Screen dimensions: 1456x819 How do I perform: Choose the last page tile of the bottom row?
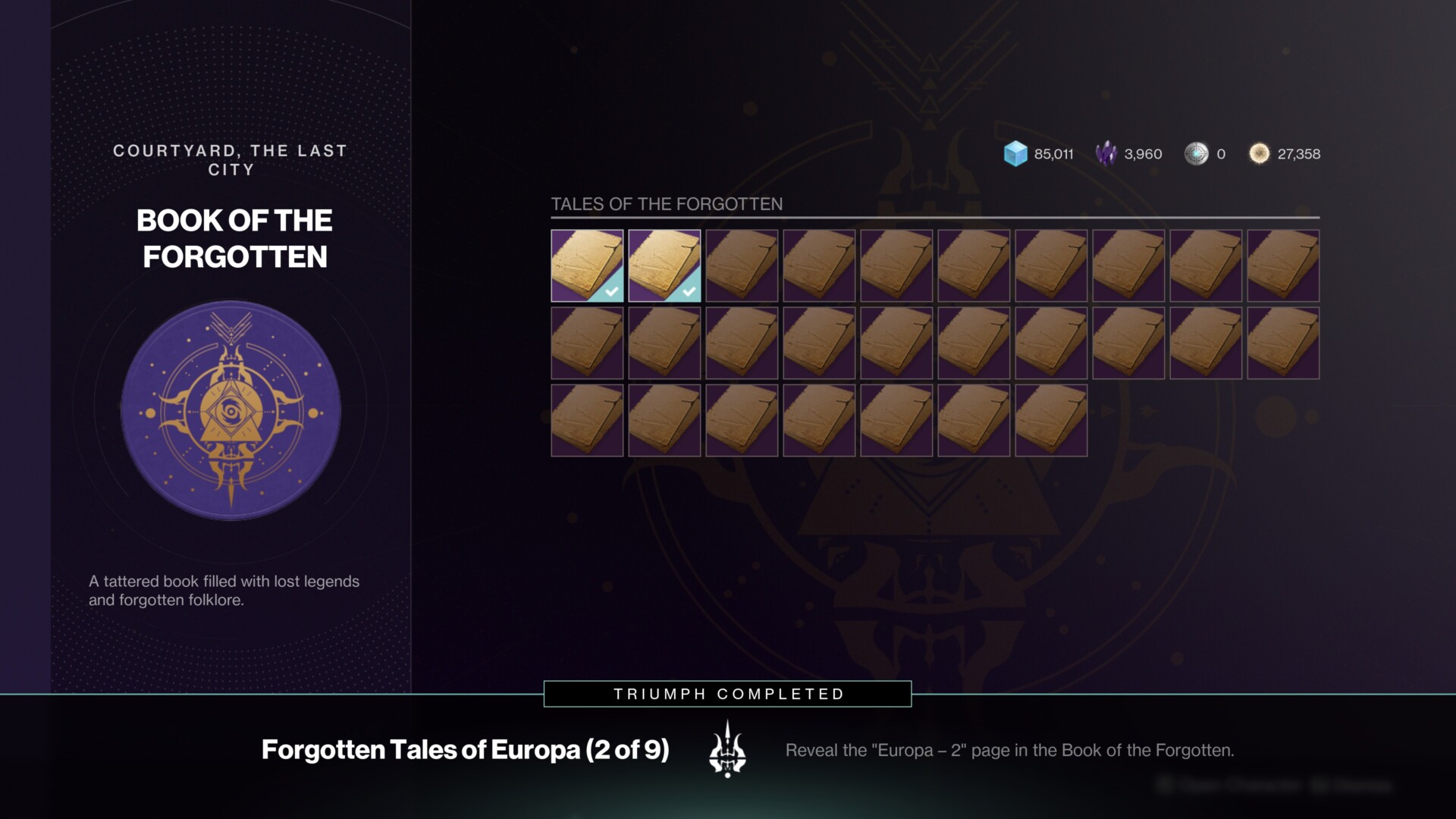1051,421
